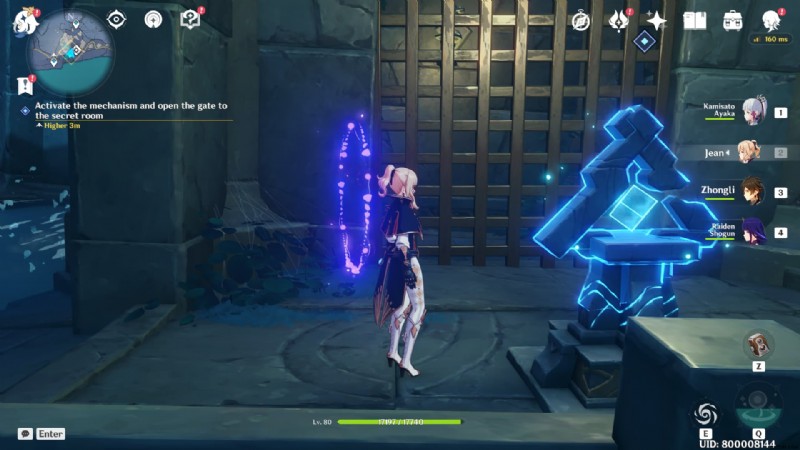
Task: Open the compass icon in the top bar
Action: coord(580,20)
